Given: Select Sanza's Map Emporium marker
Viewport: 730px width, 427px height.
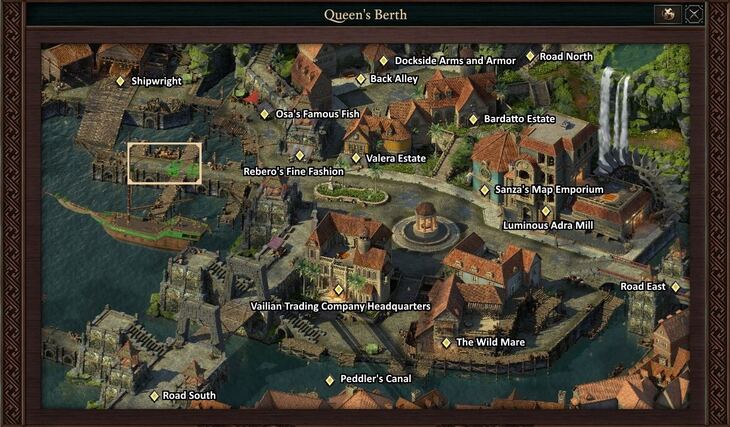Looking at the screenshot, I should 485,190.
